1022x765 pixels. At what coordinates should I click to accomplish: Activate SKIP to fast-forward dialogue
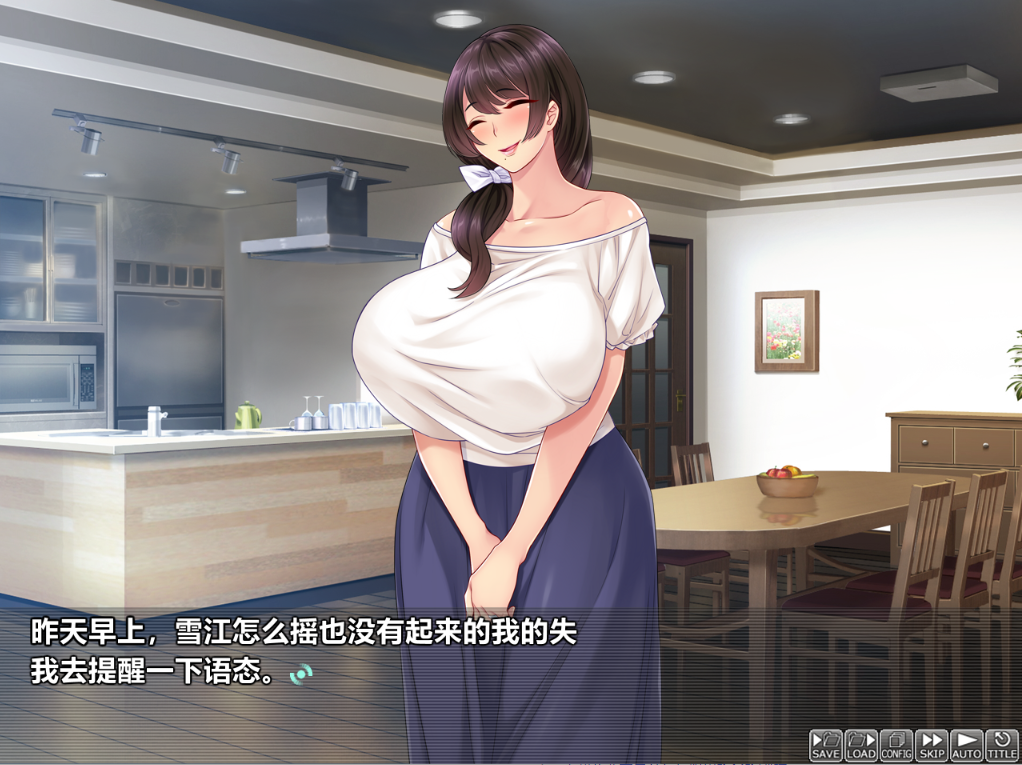[x=931, y=745]
